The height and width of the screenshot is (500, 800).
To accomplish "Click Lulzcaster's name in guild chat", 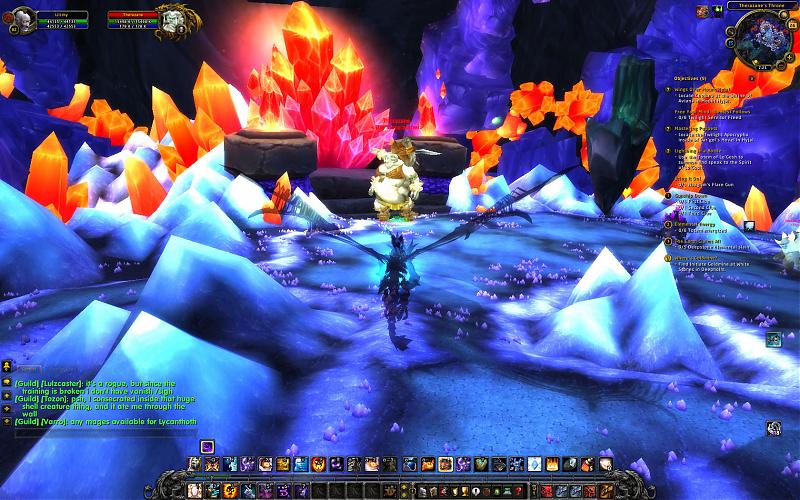I will click(61, 383).
